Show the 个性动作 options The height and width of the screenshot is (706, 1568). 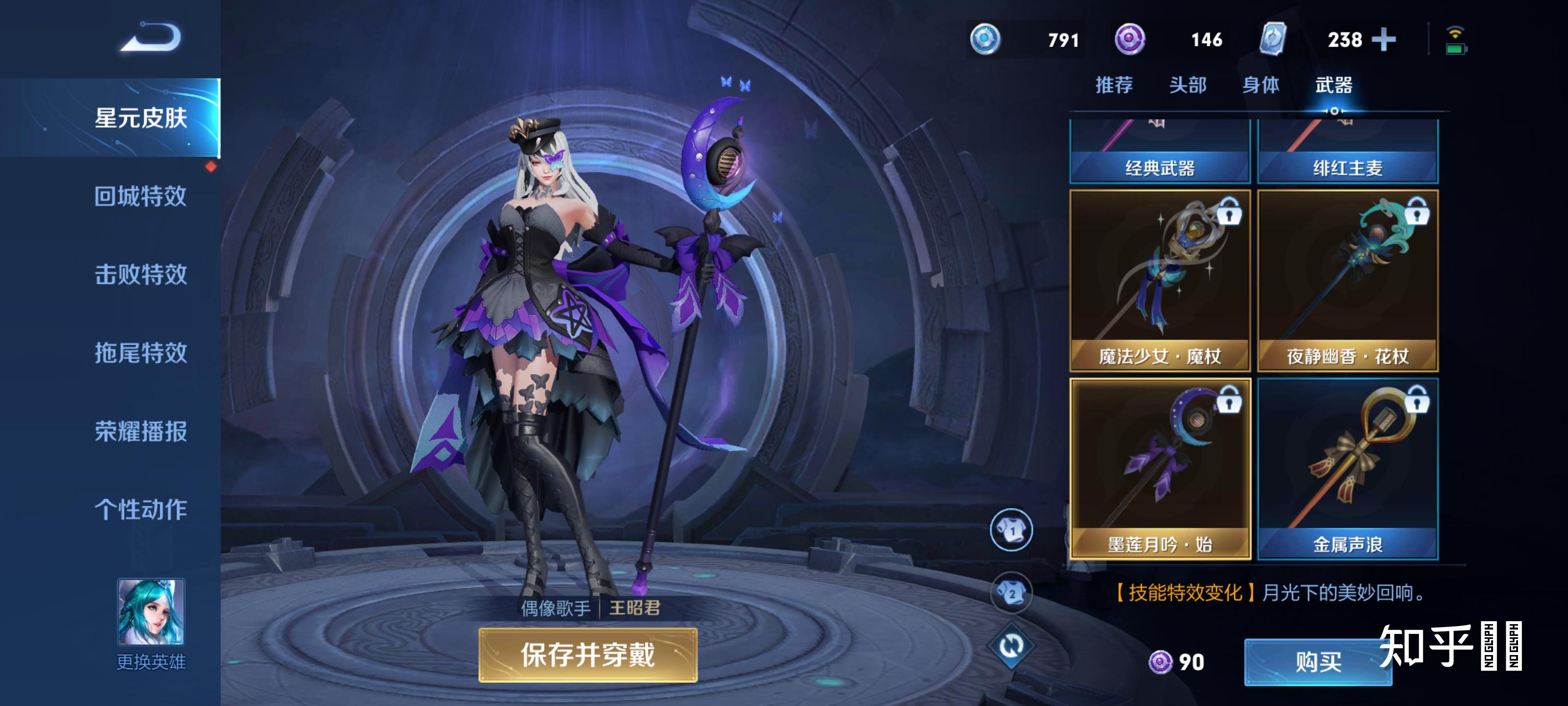(141, 509)
